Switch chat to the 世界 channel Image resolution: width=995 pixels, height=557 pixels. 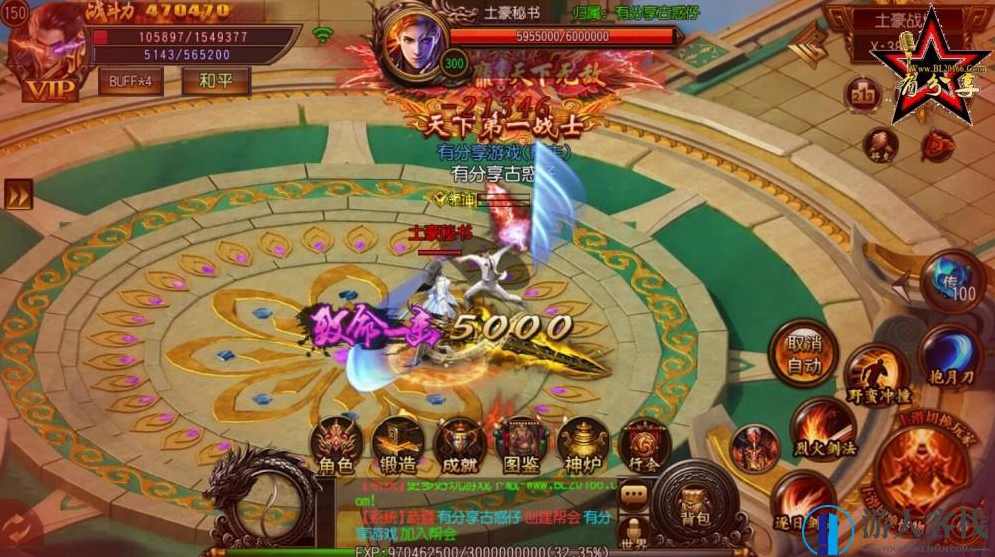point(633,530)
